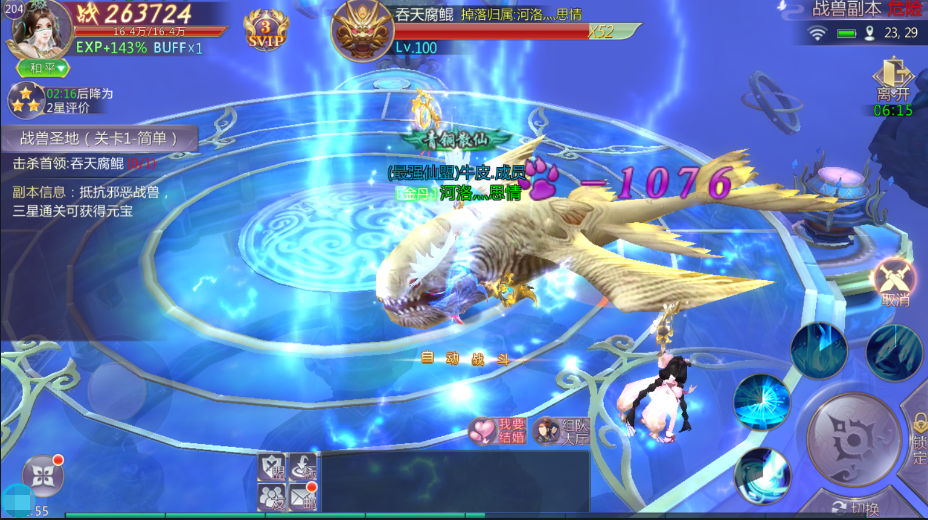The height and width of the screenshot is (520, 928).
Task: Activate the blue starburst skill
Action: point(762,402)
